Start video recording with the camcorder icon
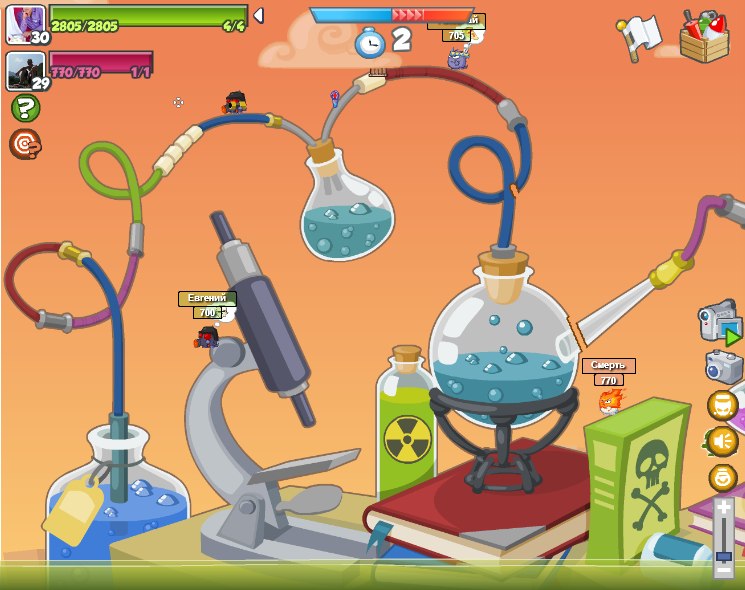This screenshot has height=590, width=745. (719, 324)
